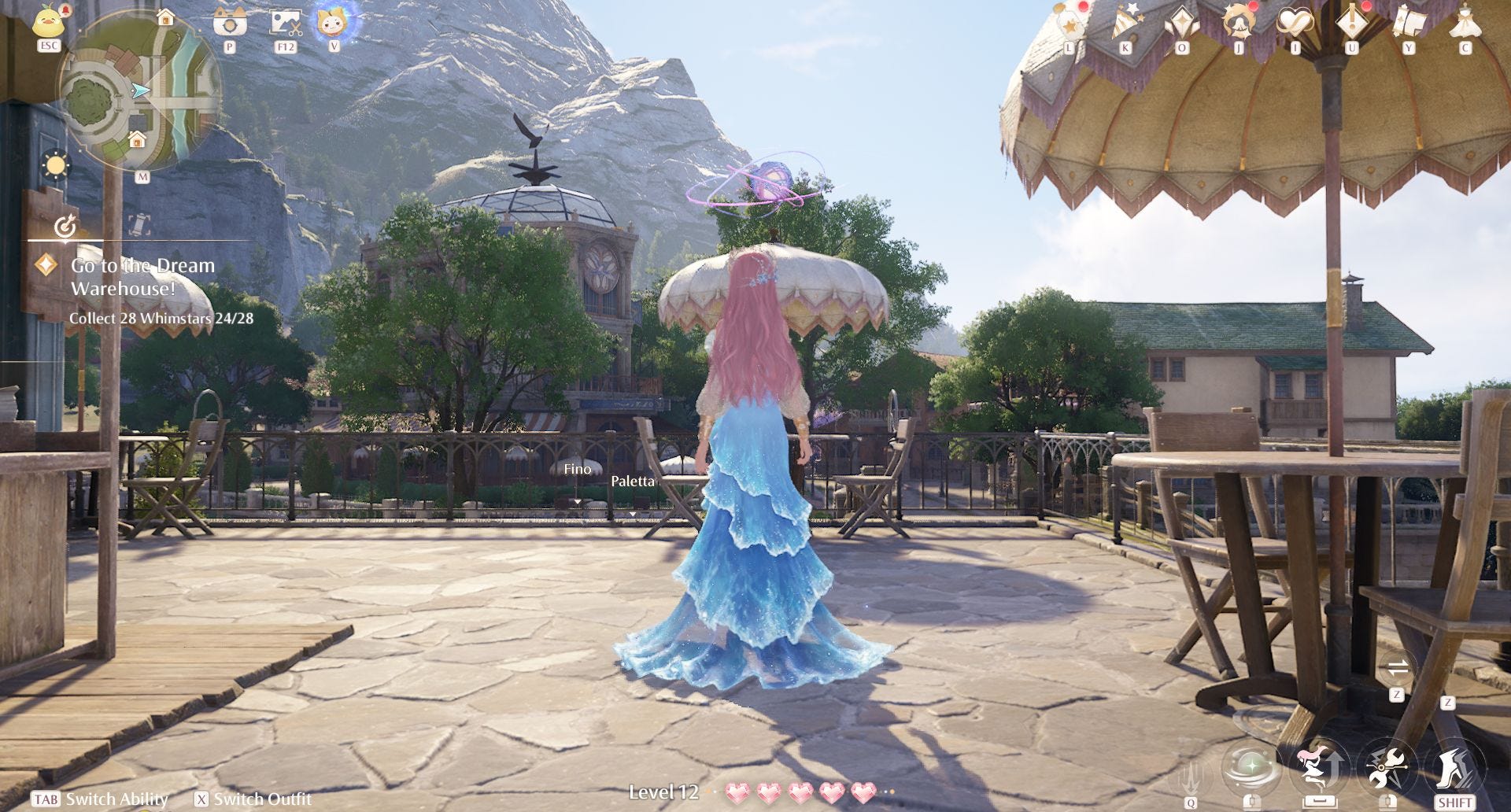
Task: Open the heart with infinity loop icon
Action: pyautogui.click(x=1295, y=23)
